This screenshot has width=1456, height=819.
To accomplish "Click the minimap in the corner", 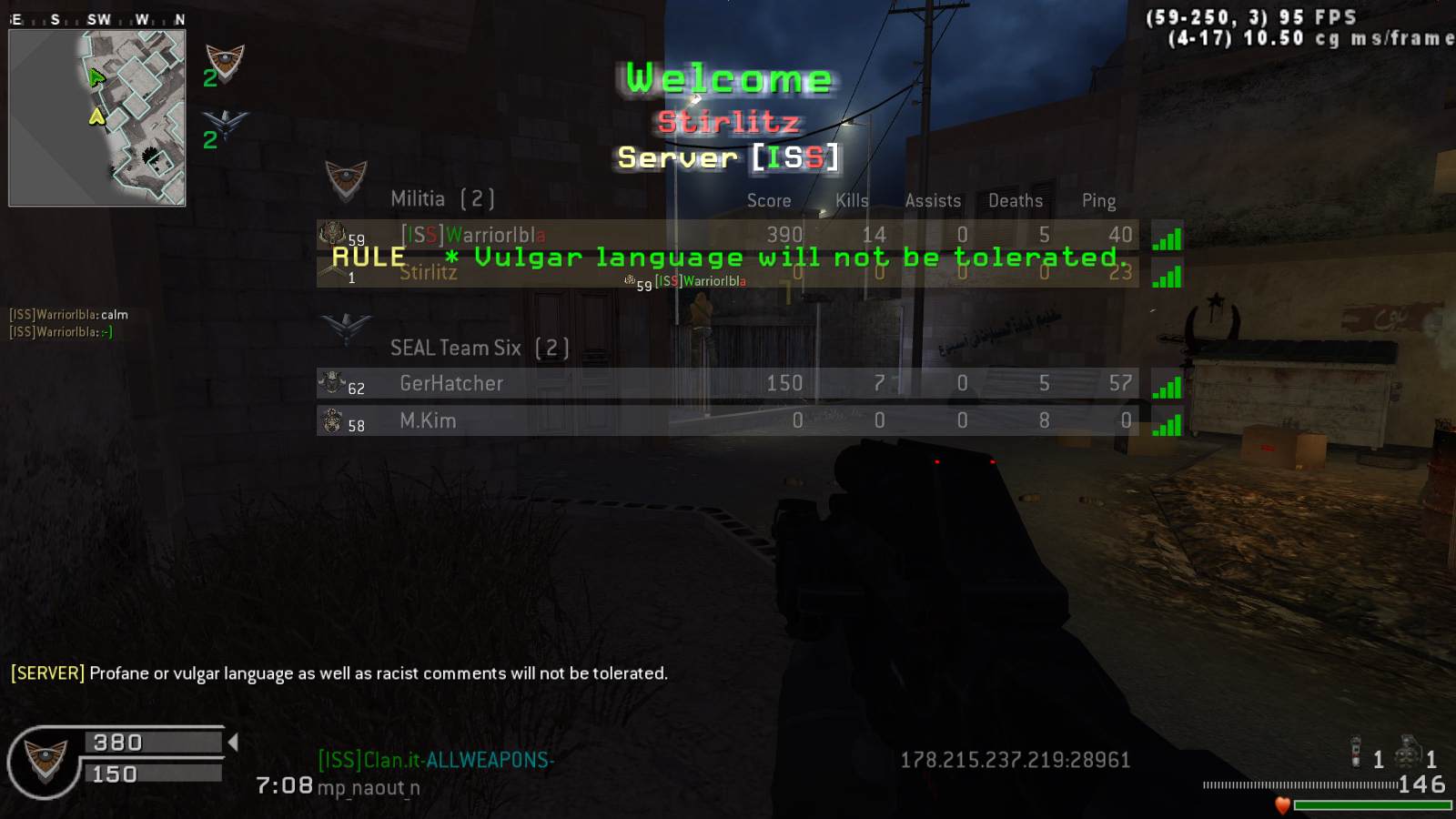I will [97, 117].
